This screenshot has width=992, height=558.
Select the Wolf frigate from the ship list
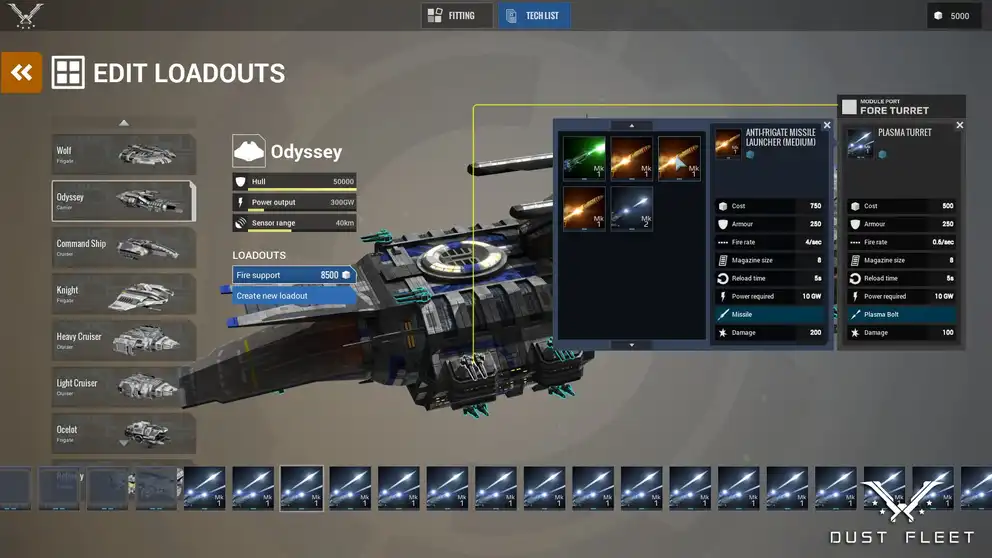coord(123,154)
